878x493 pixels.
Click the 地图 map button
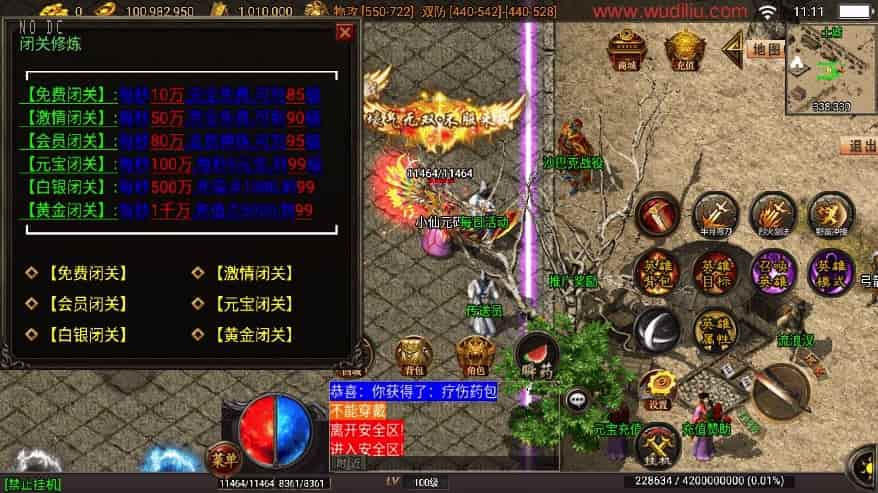click(765, 48)
